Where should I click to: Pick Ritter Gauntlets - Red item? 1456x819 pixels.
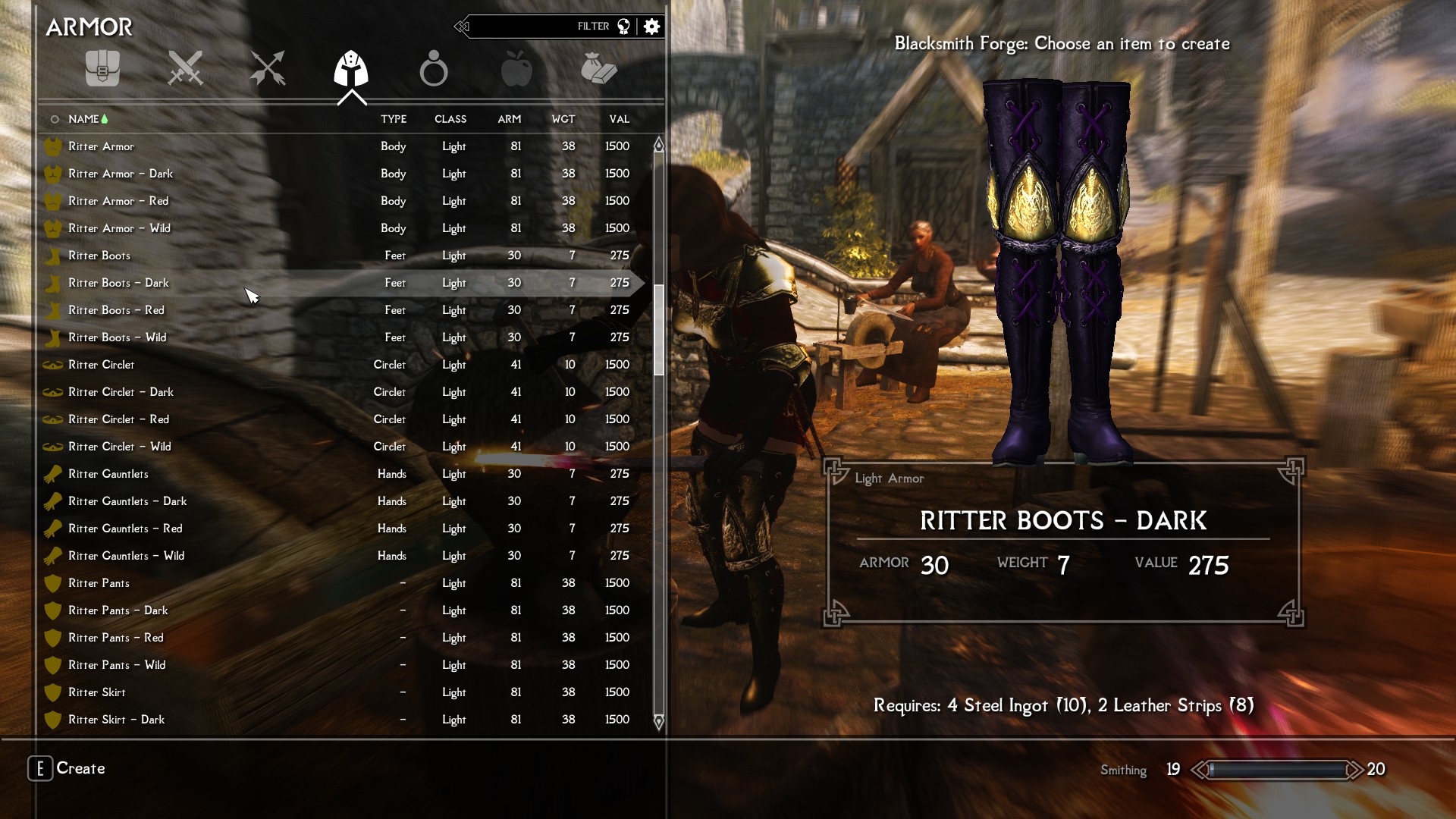pos(125,529)
